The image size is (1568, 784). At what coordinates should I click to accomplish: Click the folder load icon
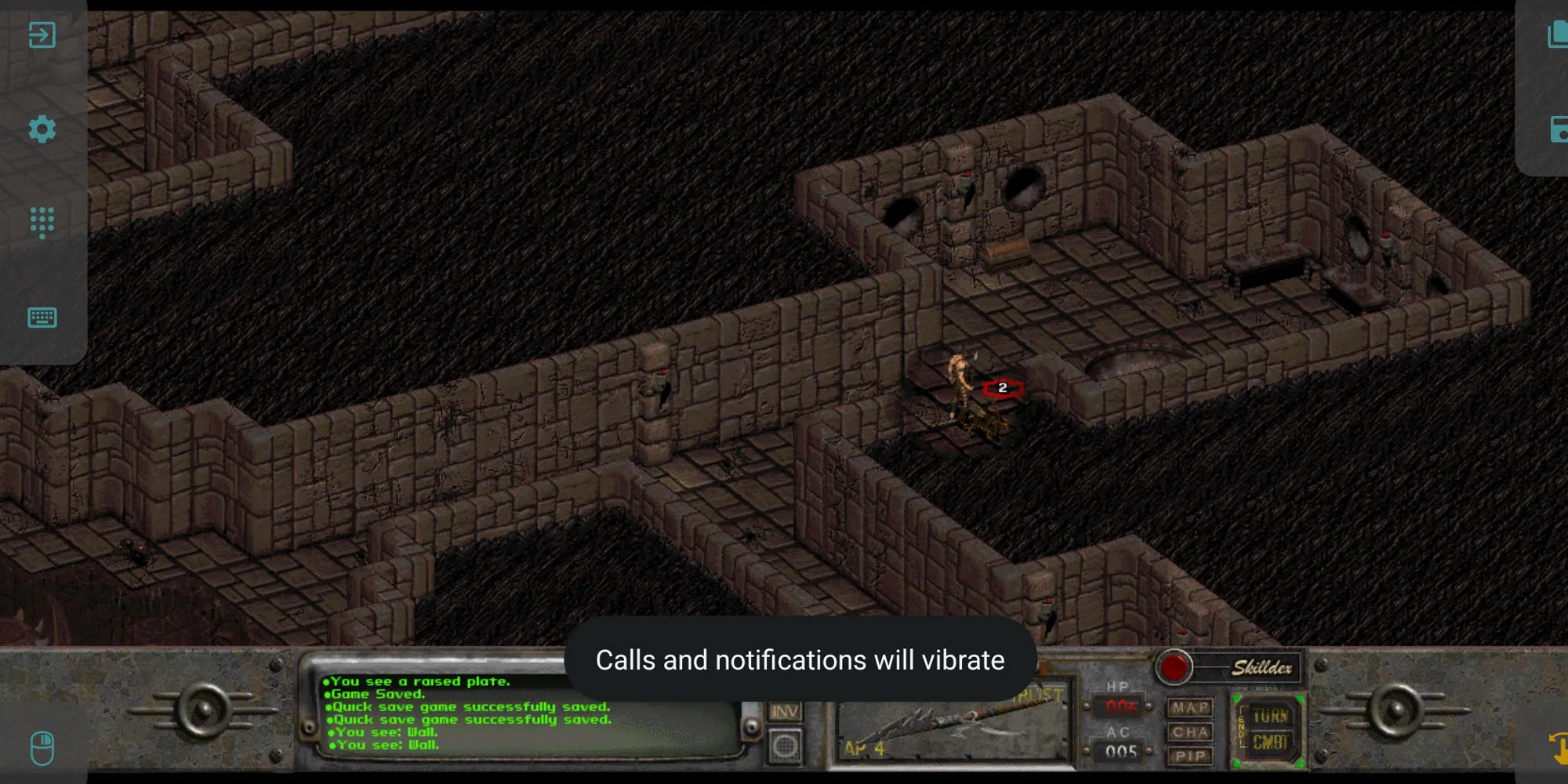(x=1557, y=34)
